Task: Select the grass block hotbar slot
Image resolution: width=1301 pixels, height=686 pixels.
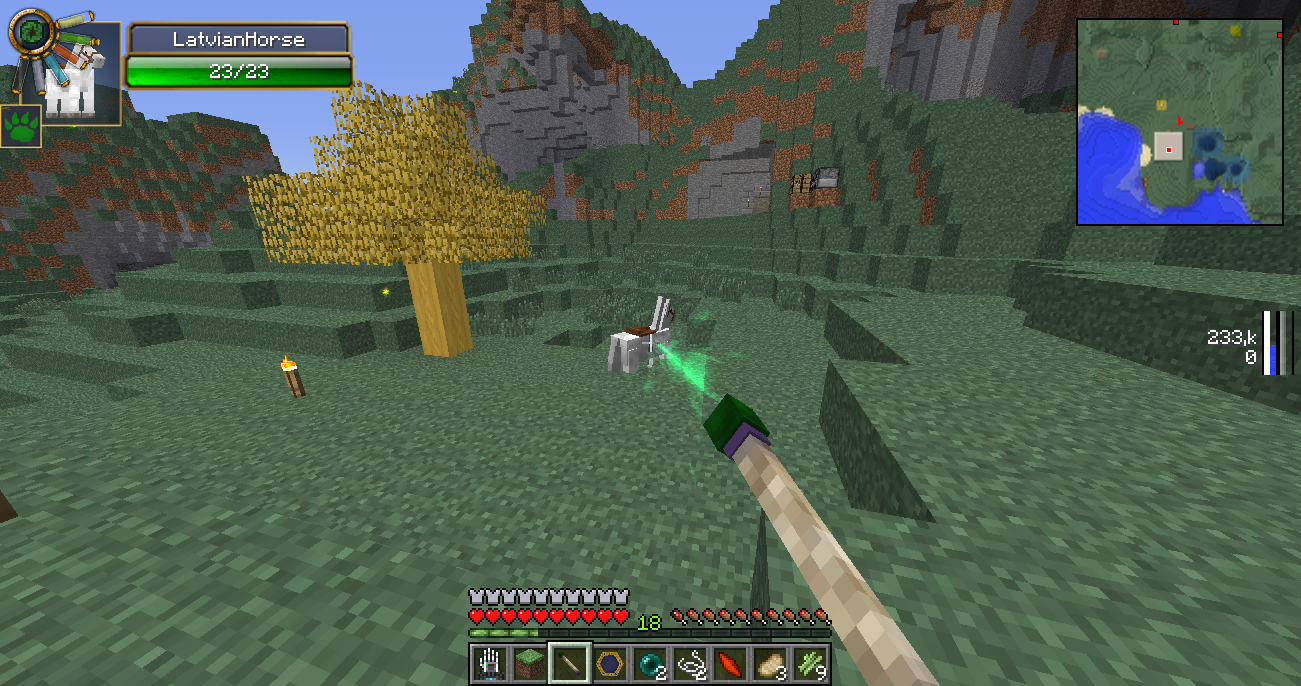Action: tap(530, 663)
